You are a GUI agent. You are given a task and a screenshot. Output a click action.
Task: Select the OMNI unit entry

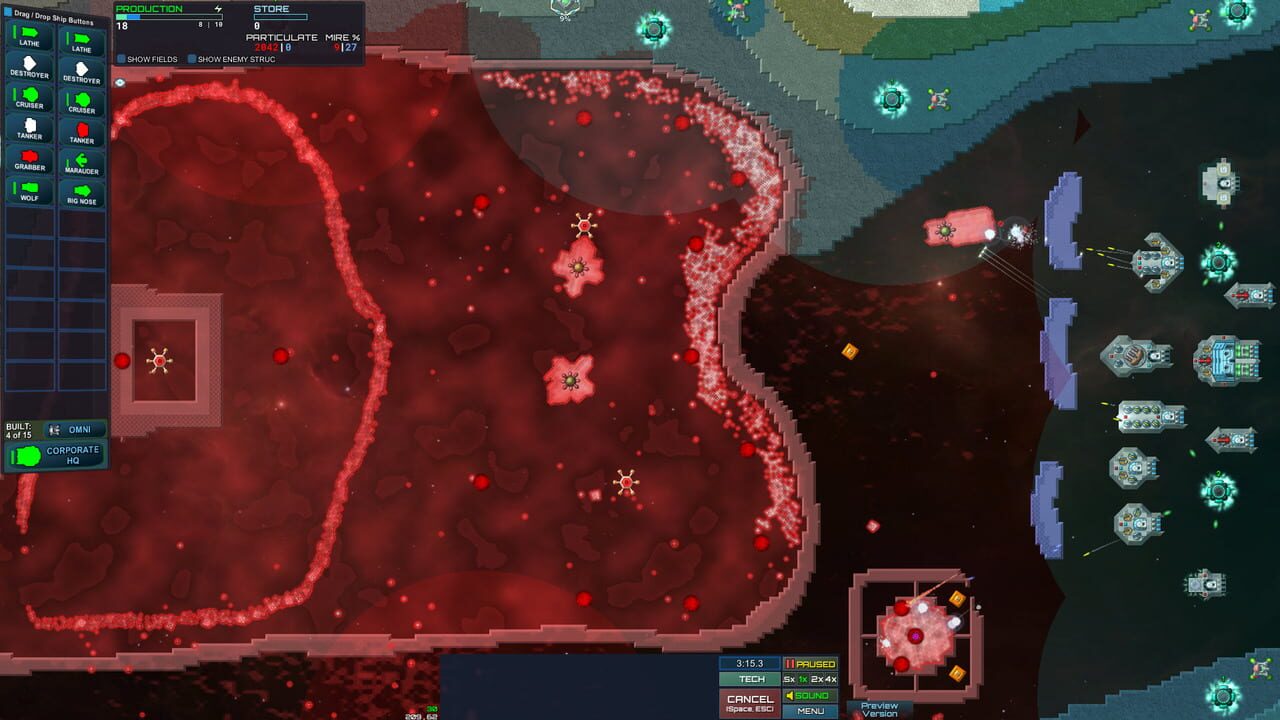[78, 429]
